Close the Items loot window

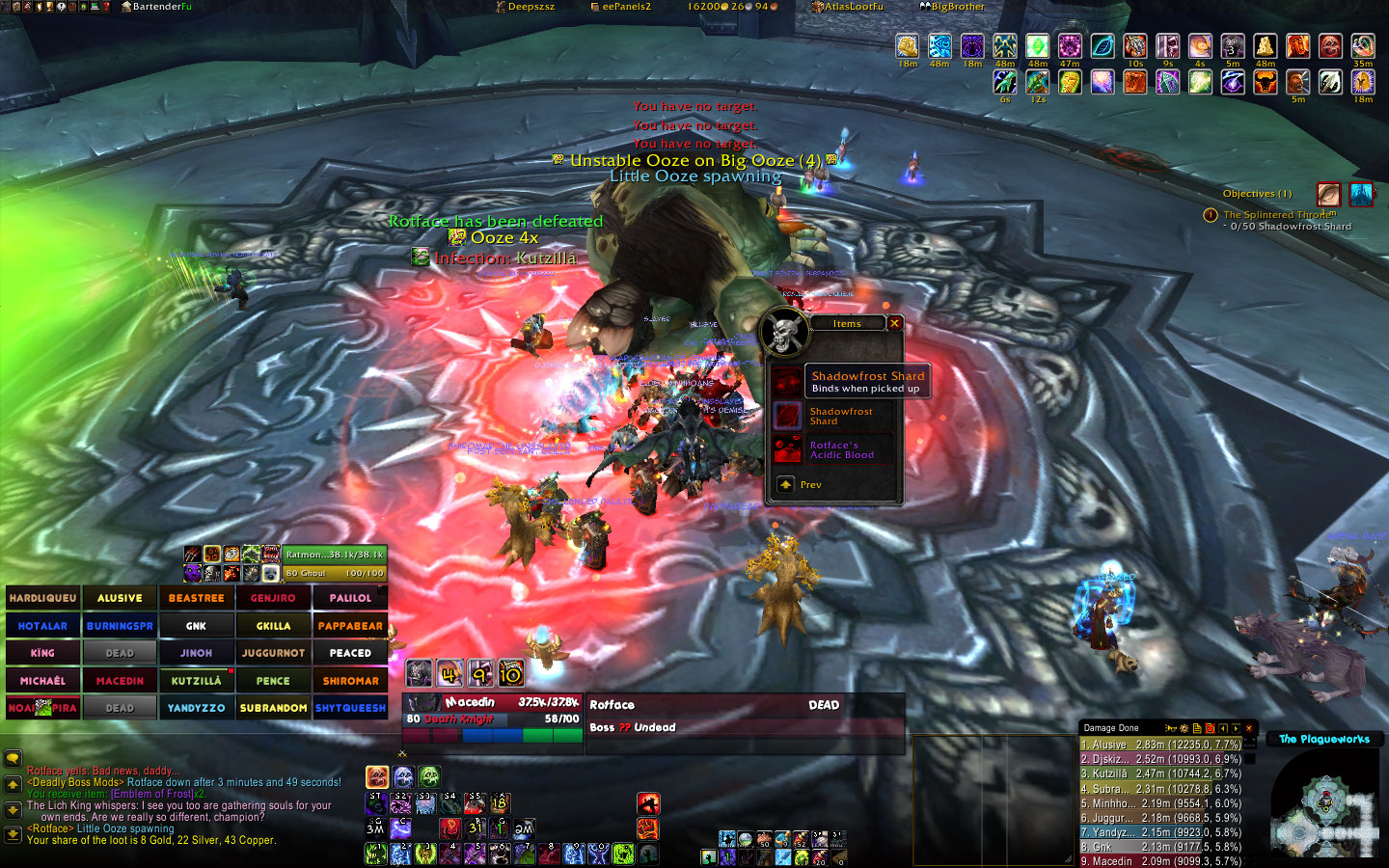coord(894,323)
